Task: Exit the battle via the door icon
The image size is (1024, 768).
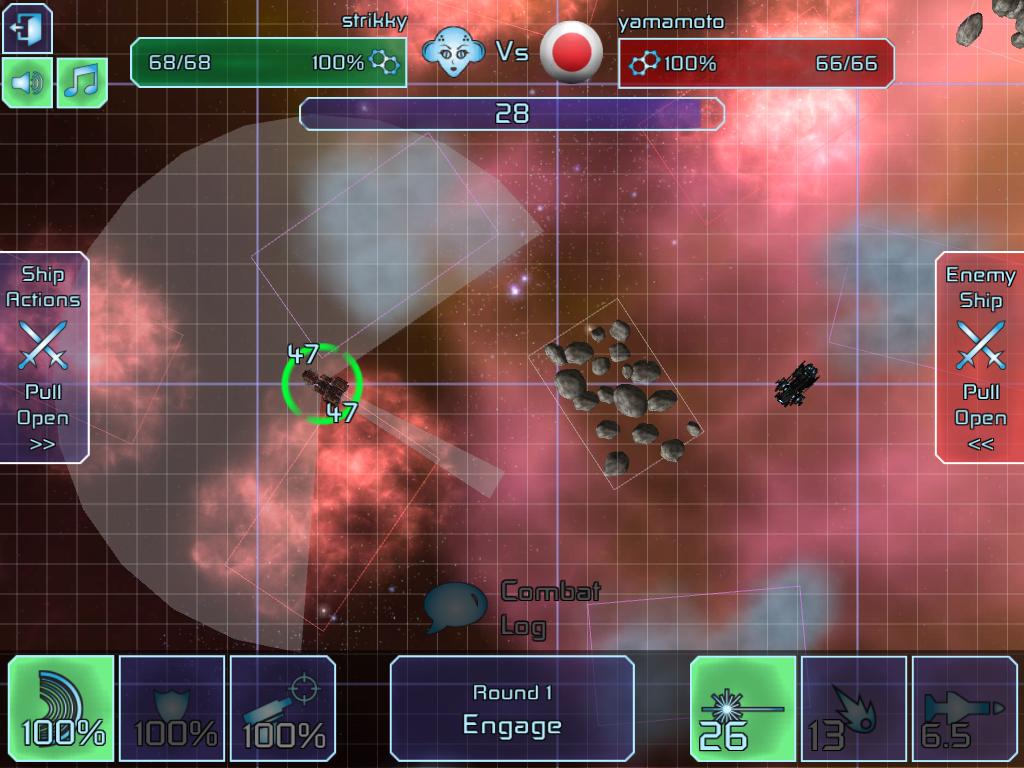Action: 27,28
